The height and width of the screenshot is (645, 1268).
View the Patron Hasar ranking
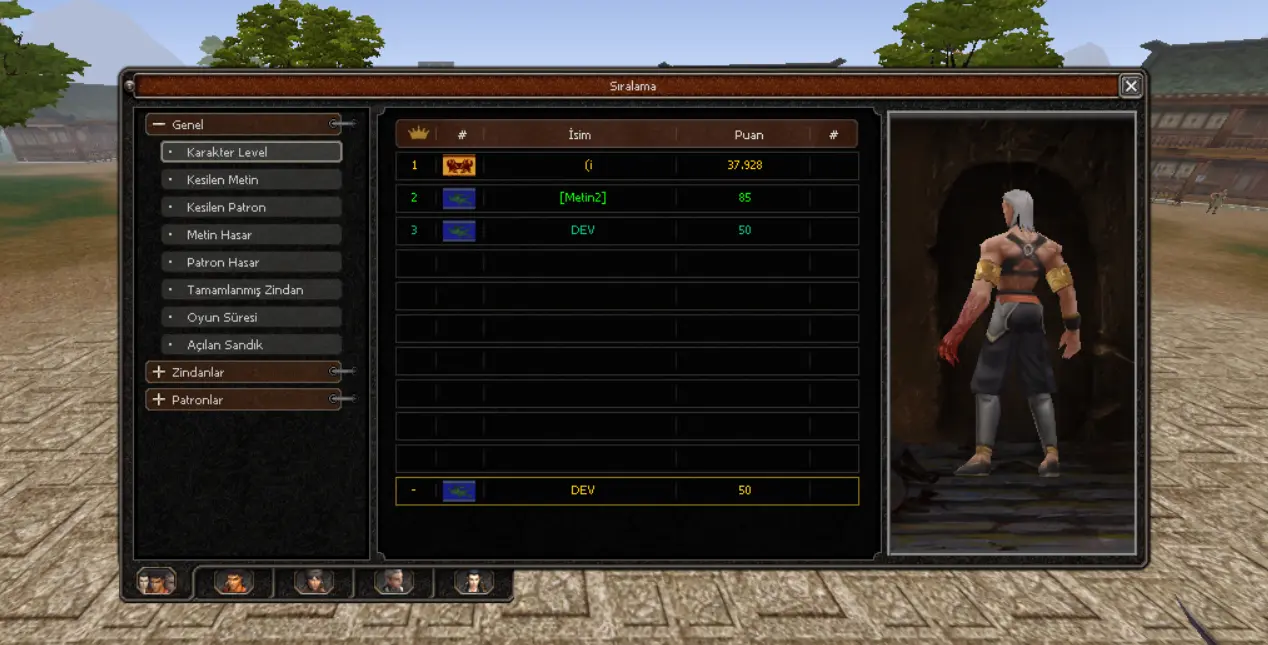tap(251, 262)
